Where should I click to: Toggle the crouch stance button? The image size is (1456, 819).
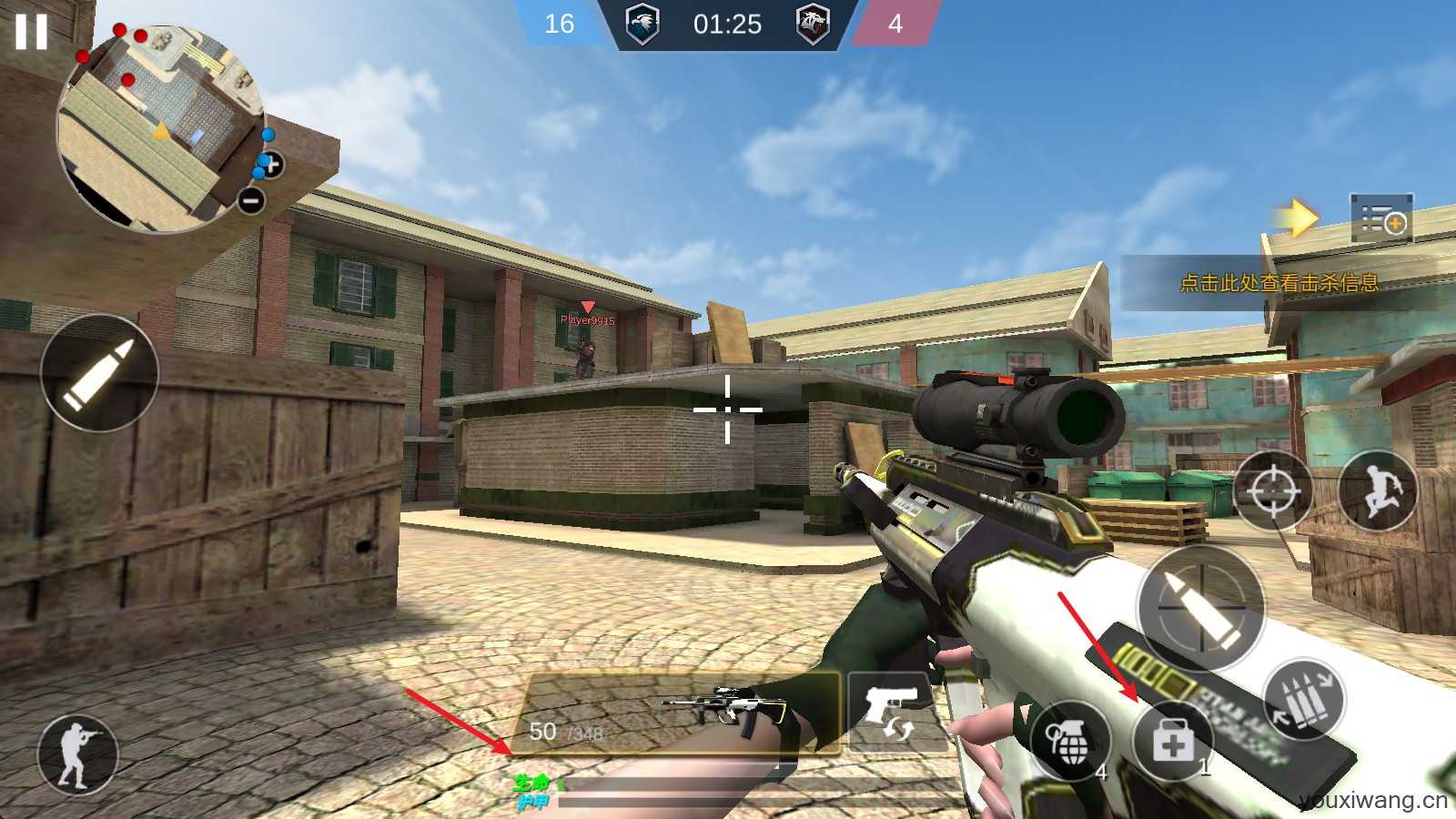point(77,753)
